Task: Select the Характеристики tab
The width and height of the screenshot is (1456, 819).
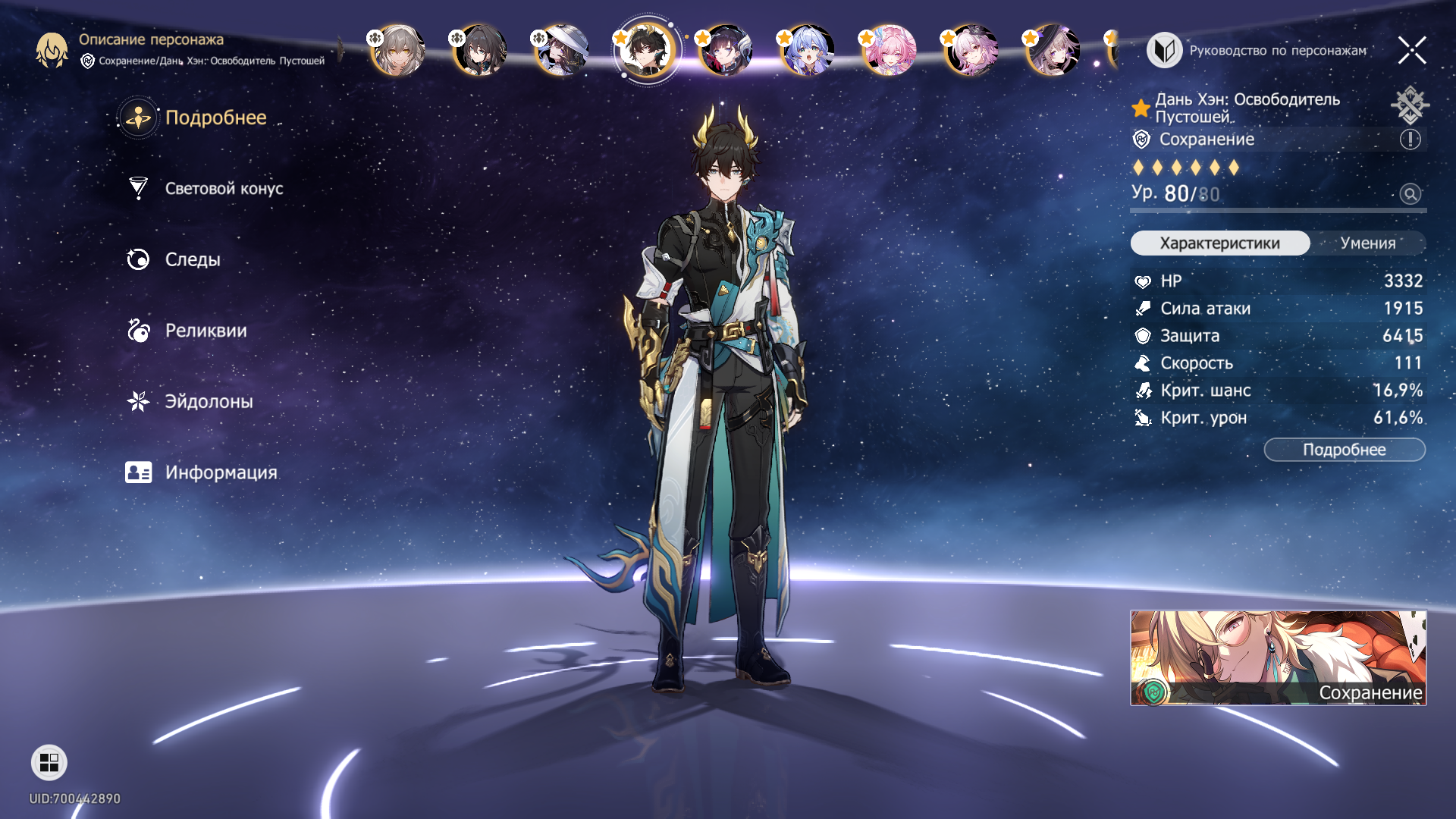Action: coord(1219,243)
